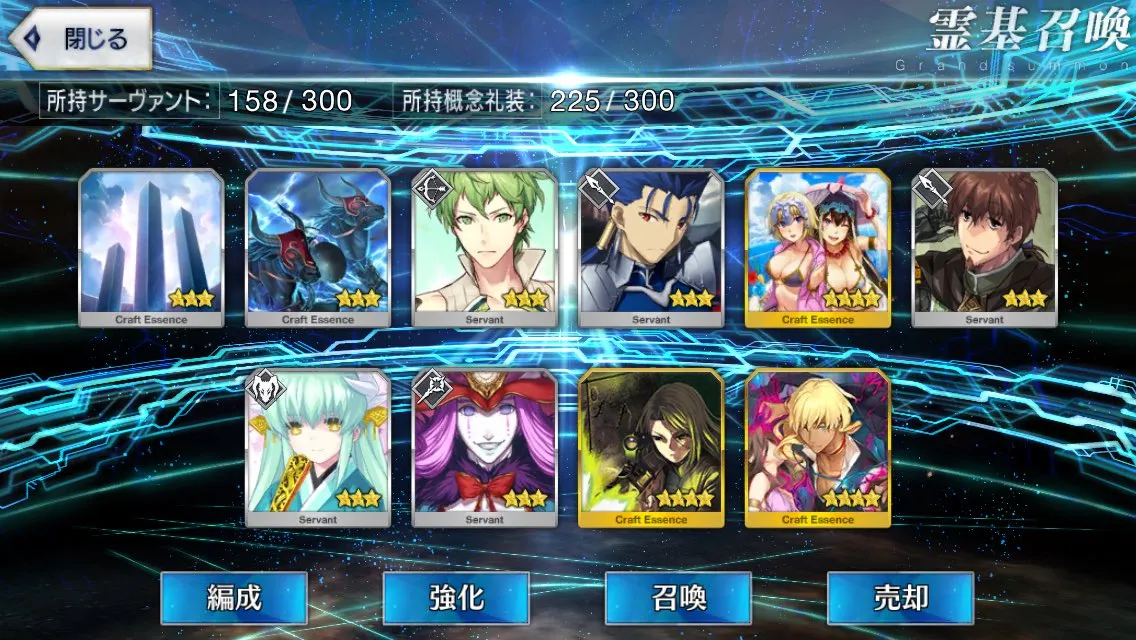
Task: Open the 売却 sell menu
Action: [x=900, y=598]
